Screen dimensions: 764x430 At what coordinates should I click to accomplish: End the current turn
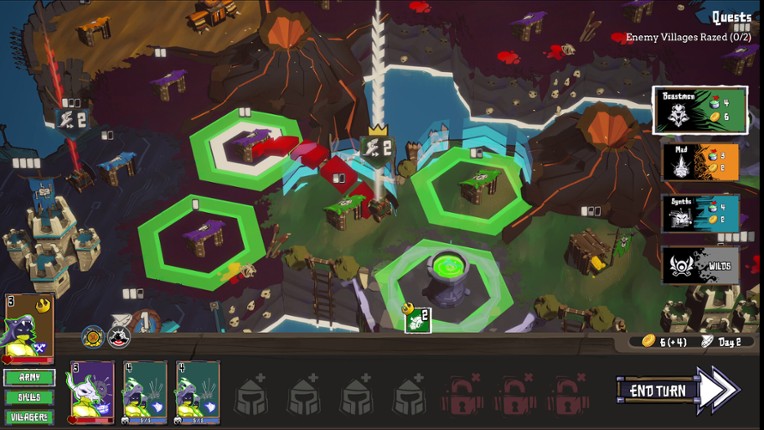click(x=677, y=390)
